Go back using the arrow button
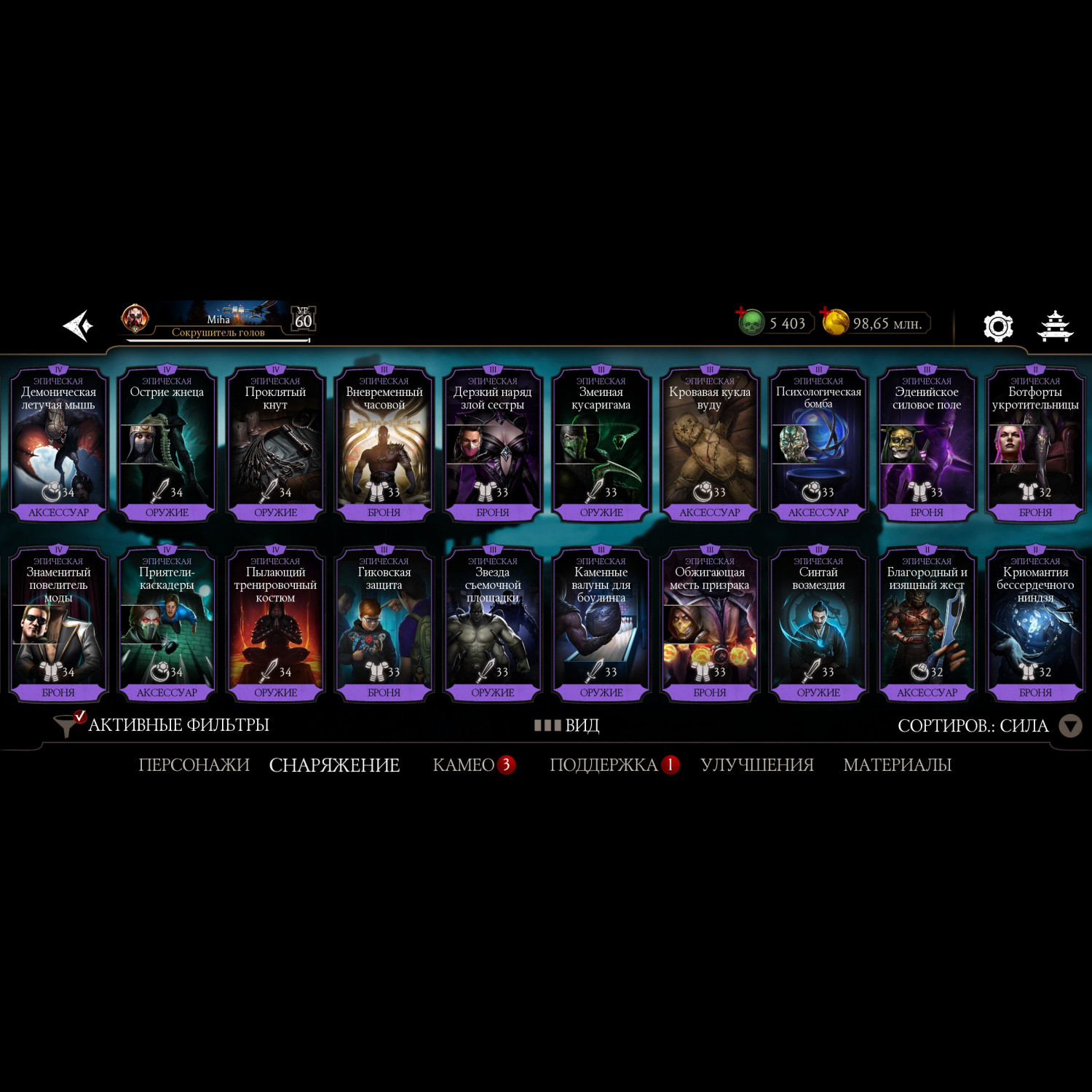1092x1092 pixels. coord(78,325)
